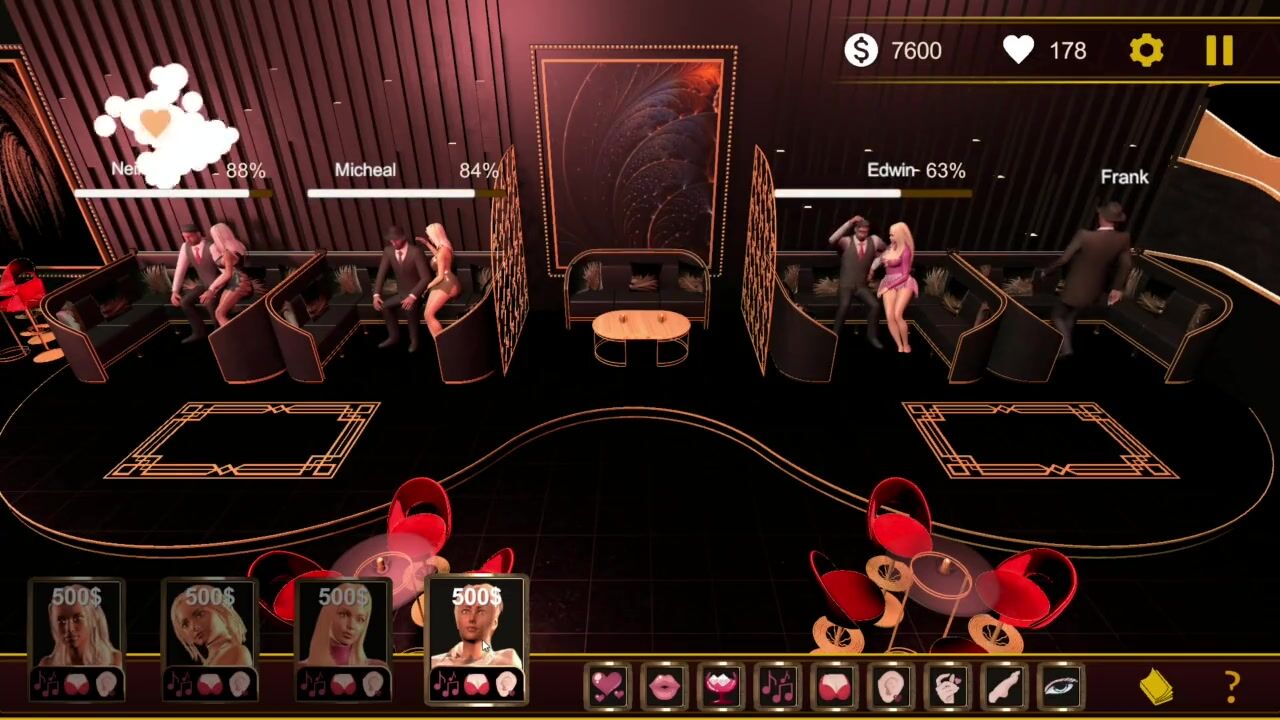1280x720 pixels.
Task: Open the gear settings menu
Action: 1146,50
